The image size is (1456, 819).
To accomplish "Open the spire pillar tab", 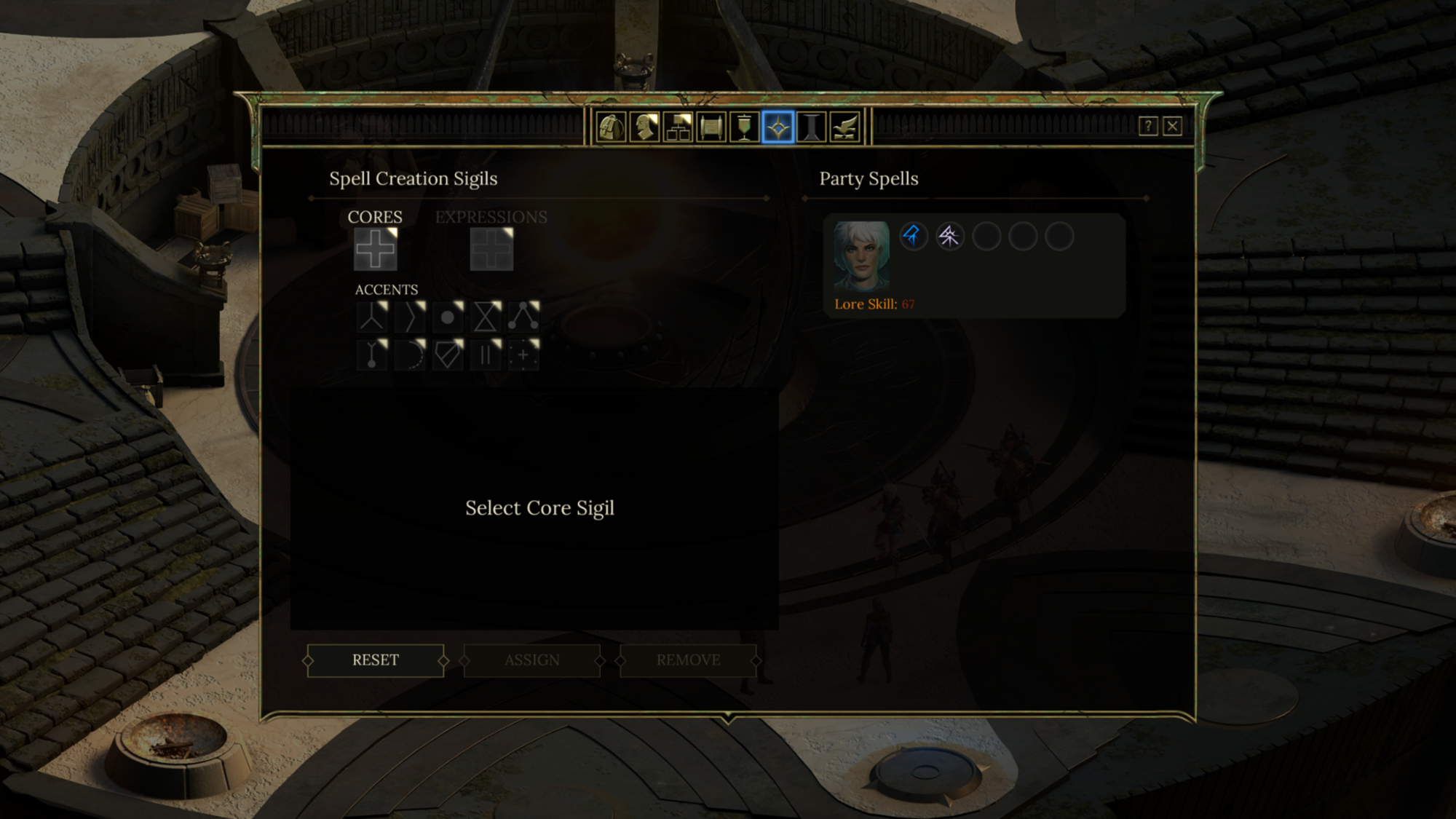I will (x=811, y=127).
